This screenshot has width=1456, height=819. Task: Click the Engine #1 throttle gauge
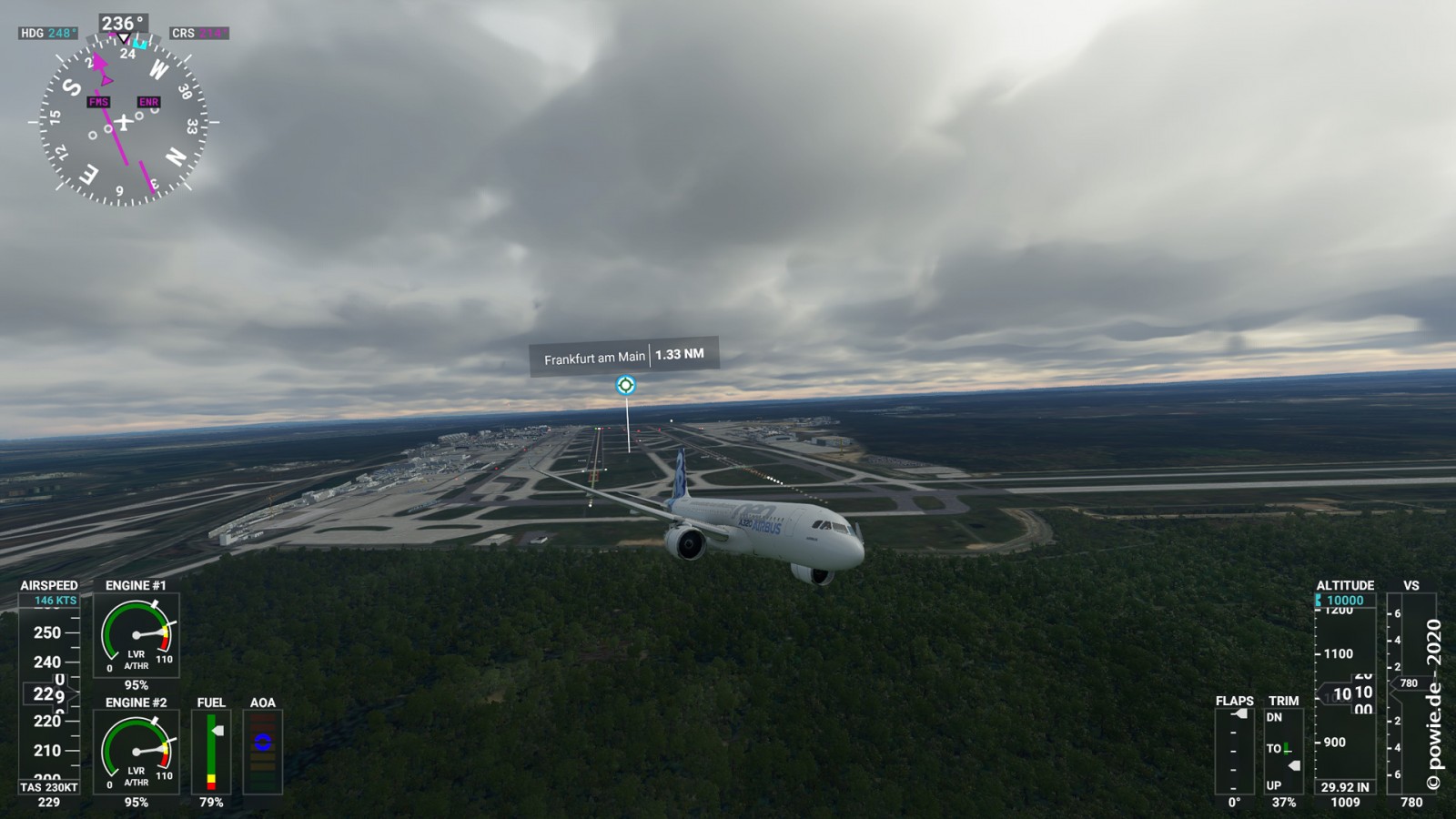136,634
